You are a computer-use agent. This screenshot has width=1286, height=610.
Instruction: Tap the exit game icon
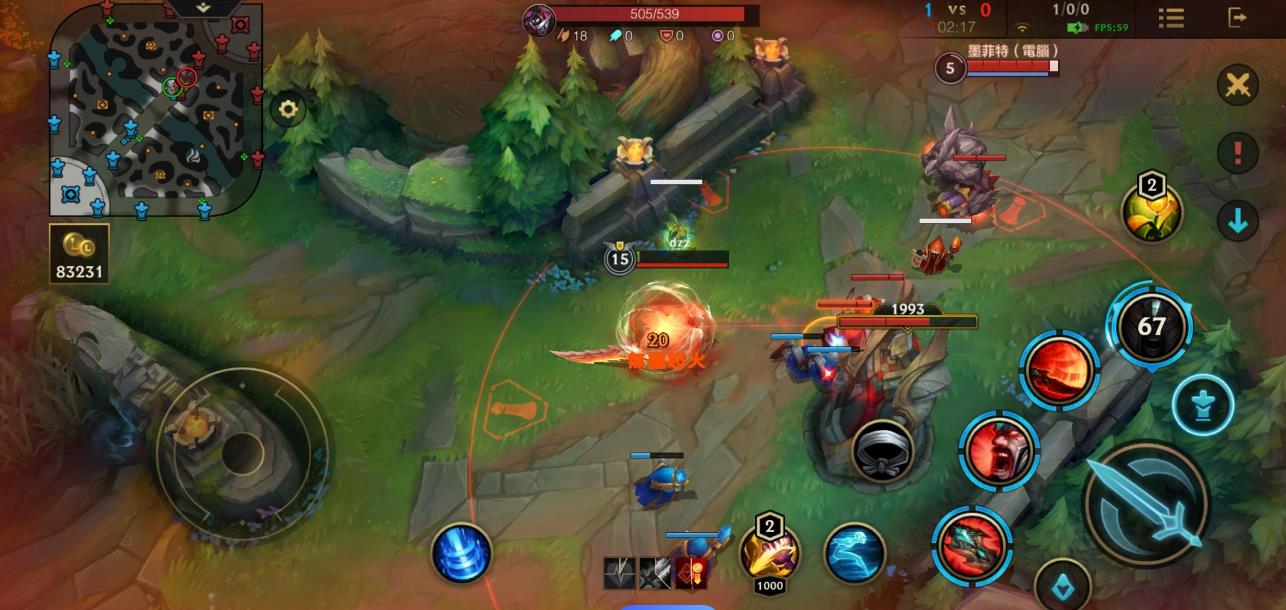(1237, 17)
